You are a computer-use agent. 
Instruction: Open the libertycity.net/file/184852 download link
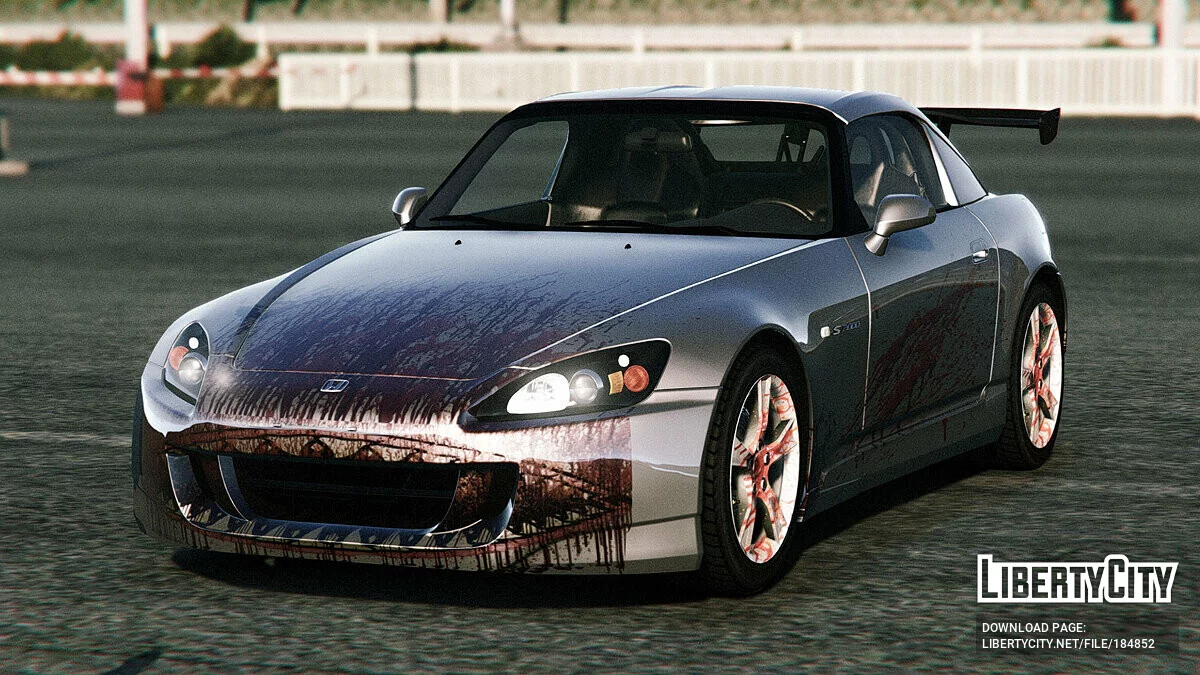[x=1067, y=644]
